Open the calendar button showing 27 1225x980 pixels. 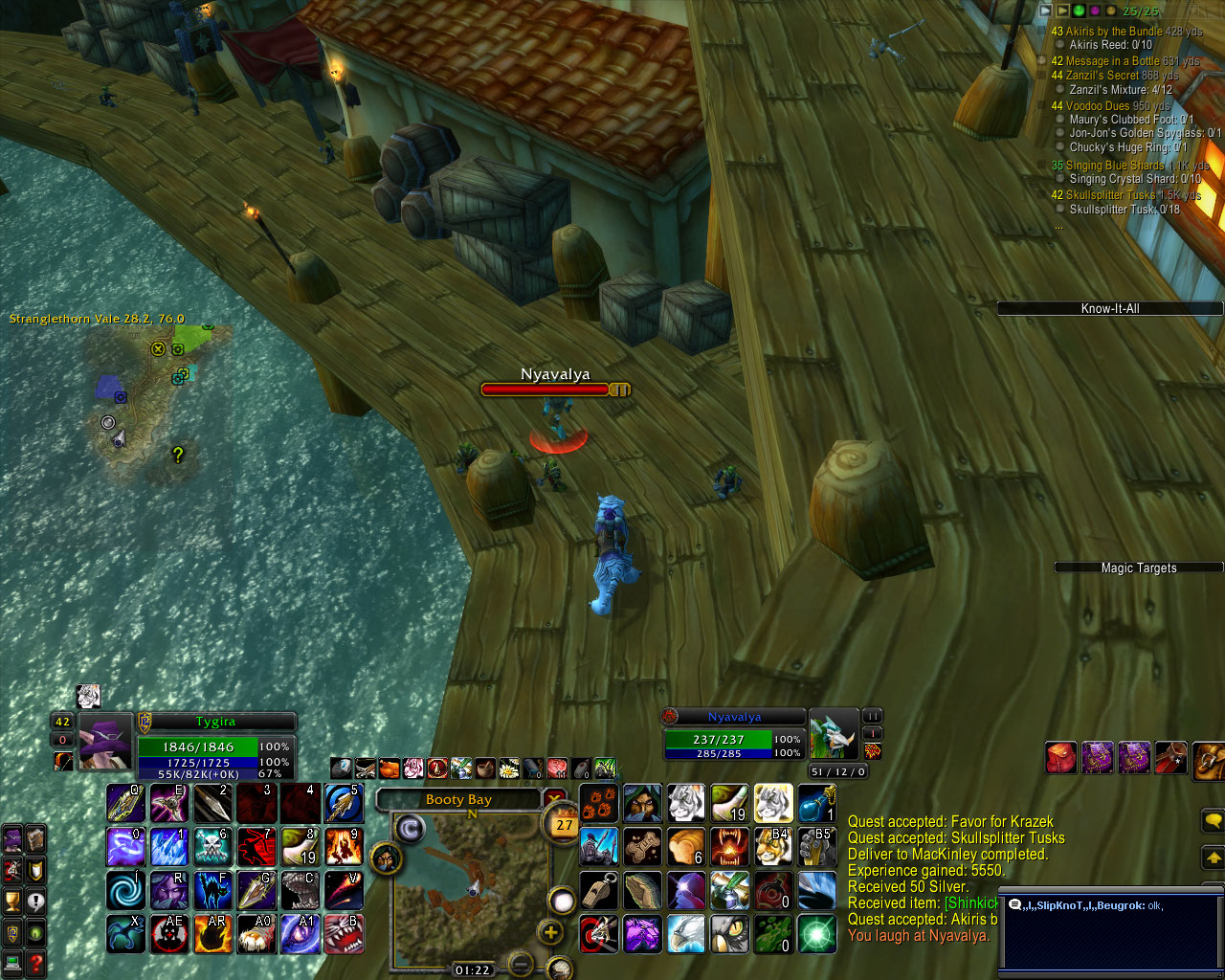pos(564,824)
